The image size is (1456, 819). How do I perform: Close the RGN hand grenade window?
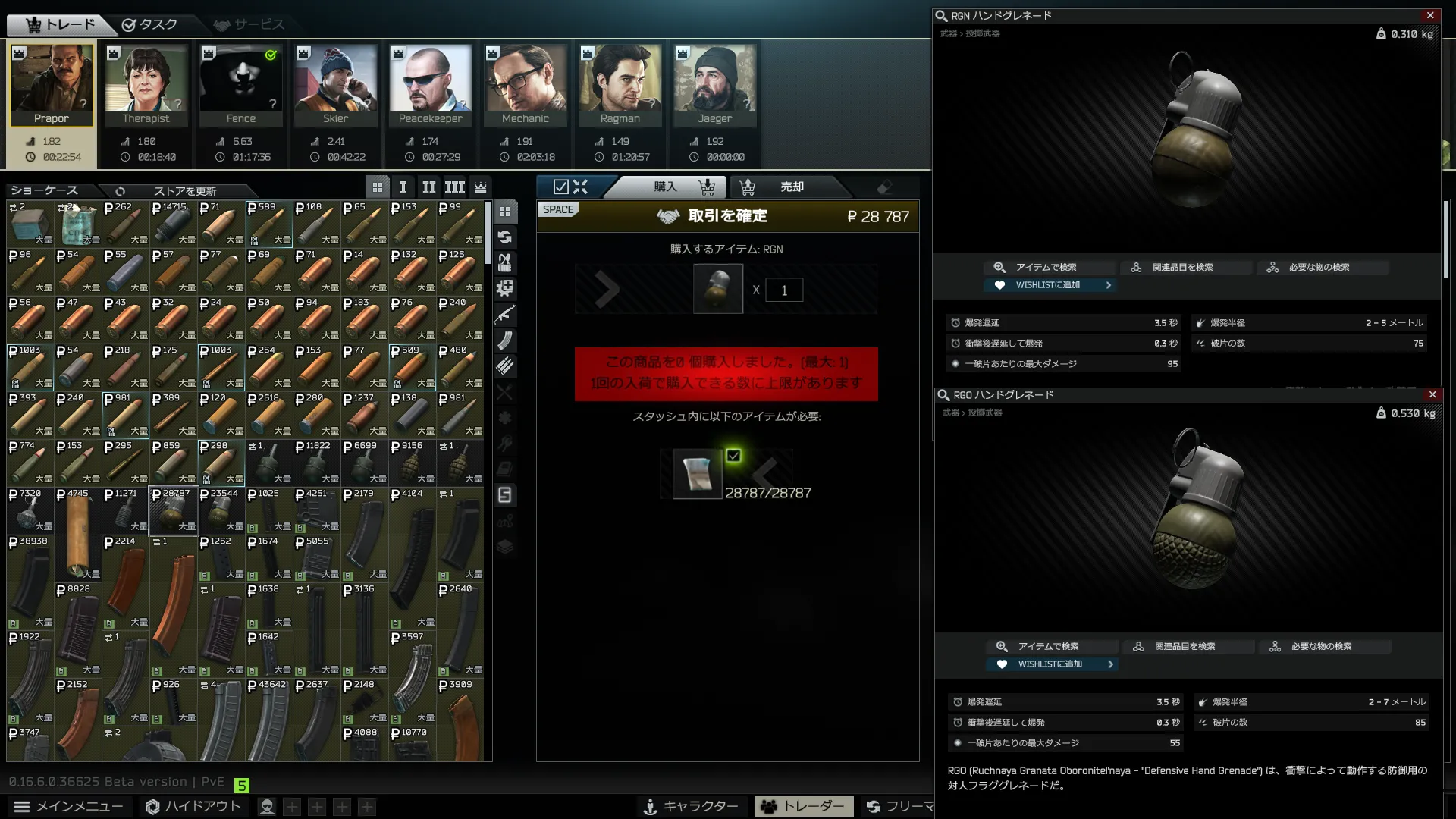tap(1430, 15)
